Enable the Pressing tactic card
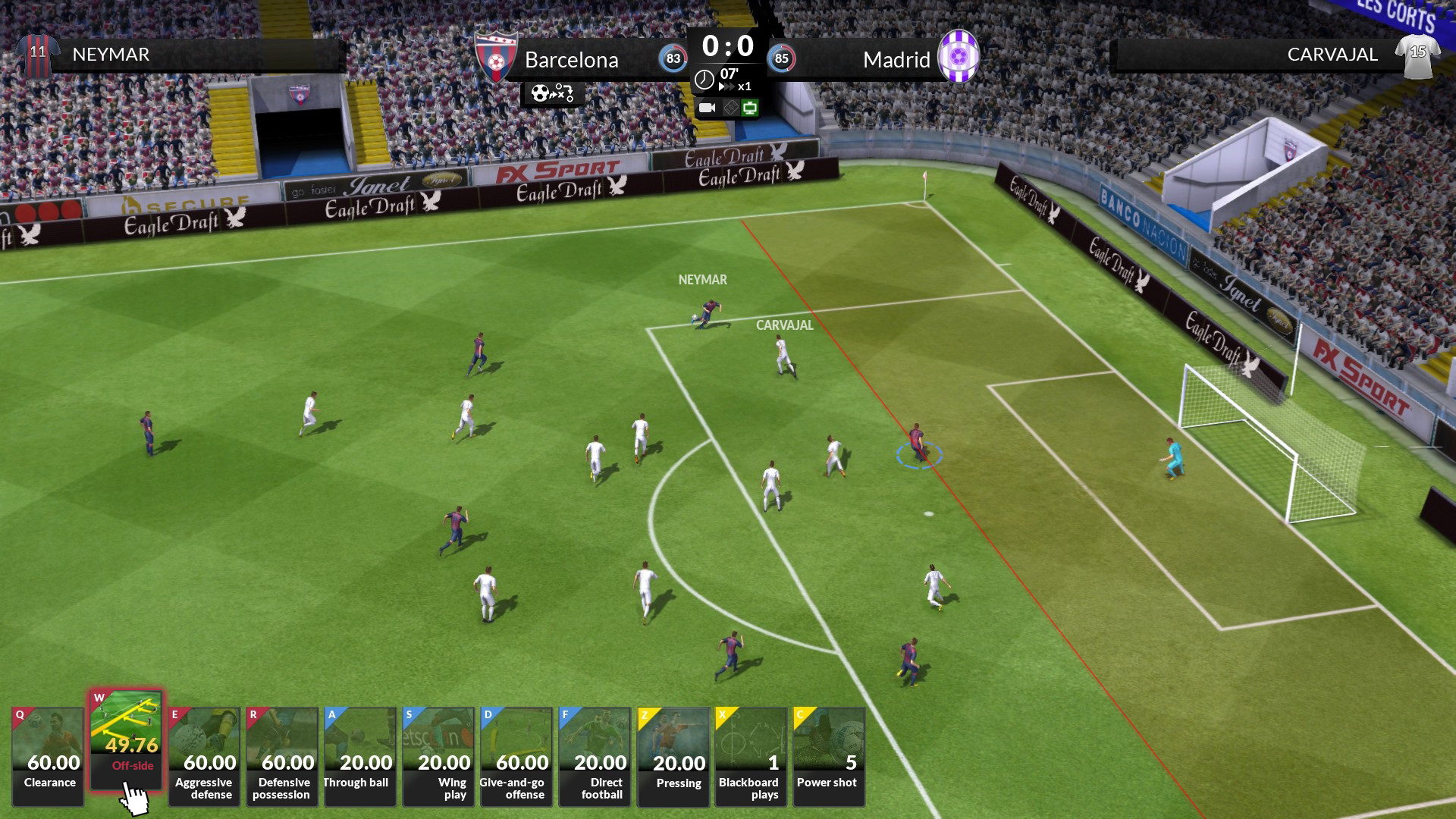This screenshot has width=1456, height=819. [x=673, y=755]
